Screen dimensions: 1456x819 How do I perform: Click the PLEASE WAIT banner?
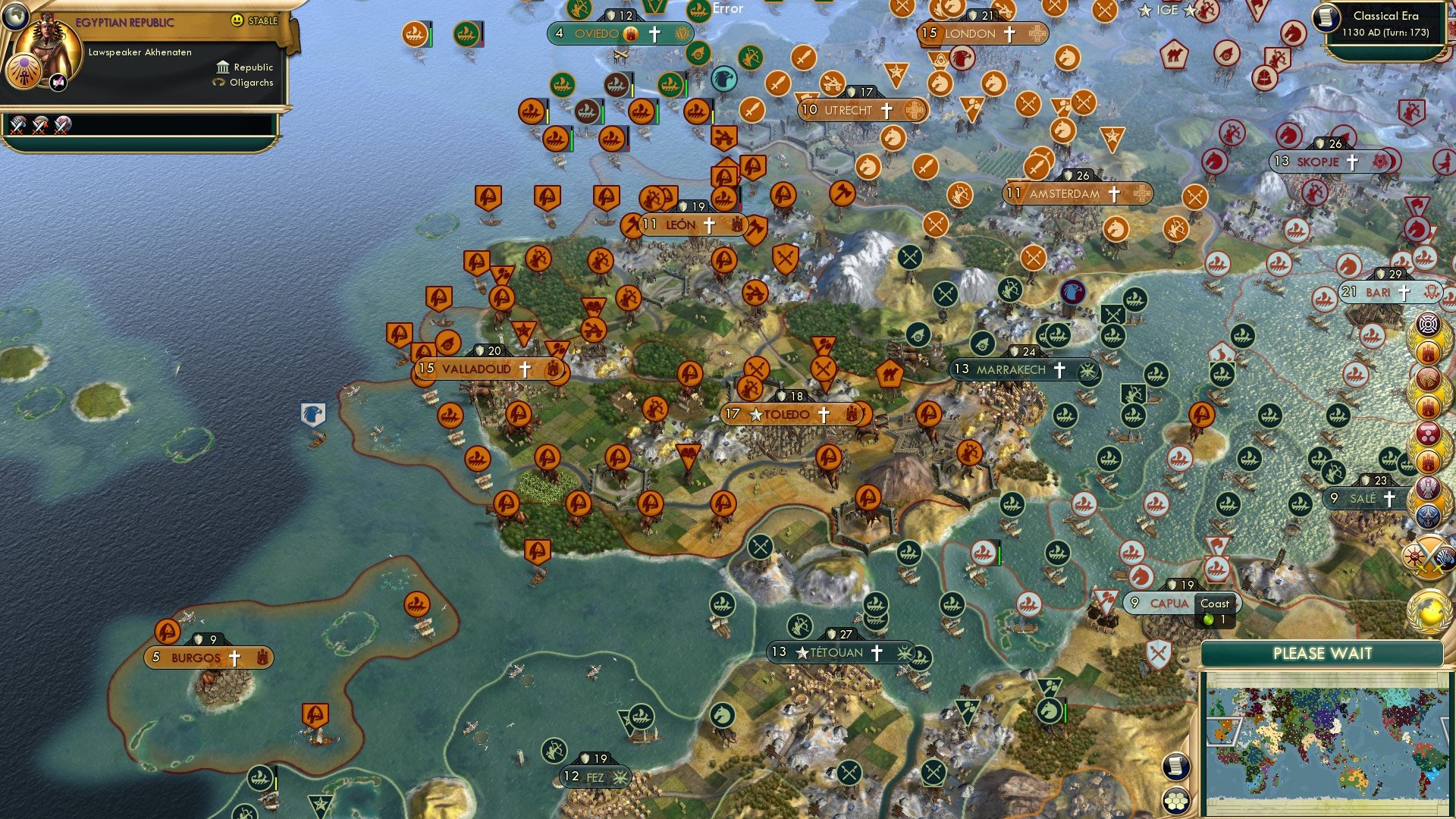(1324, 653)
